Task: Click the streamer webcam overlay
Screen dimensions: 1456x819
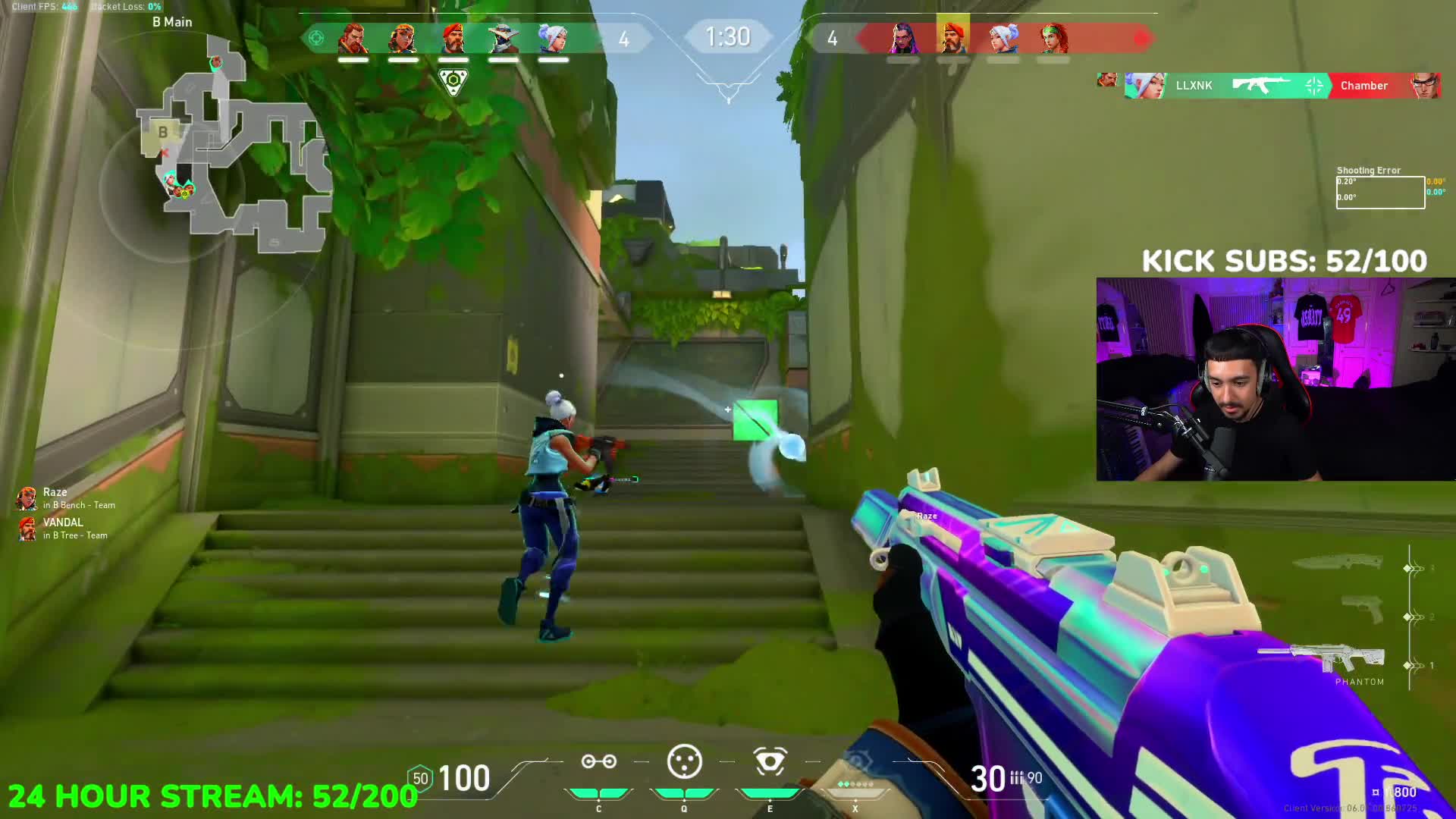Action: [1276, 379]
